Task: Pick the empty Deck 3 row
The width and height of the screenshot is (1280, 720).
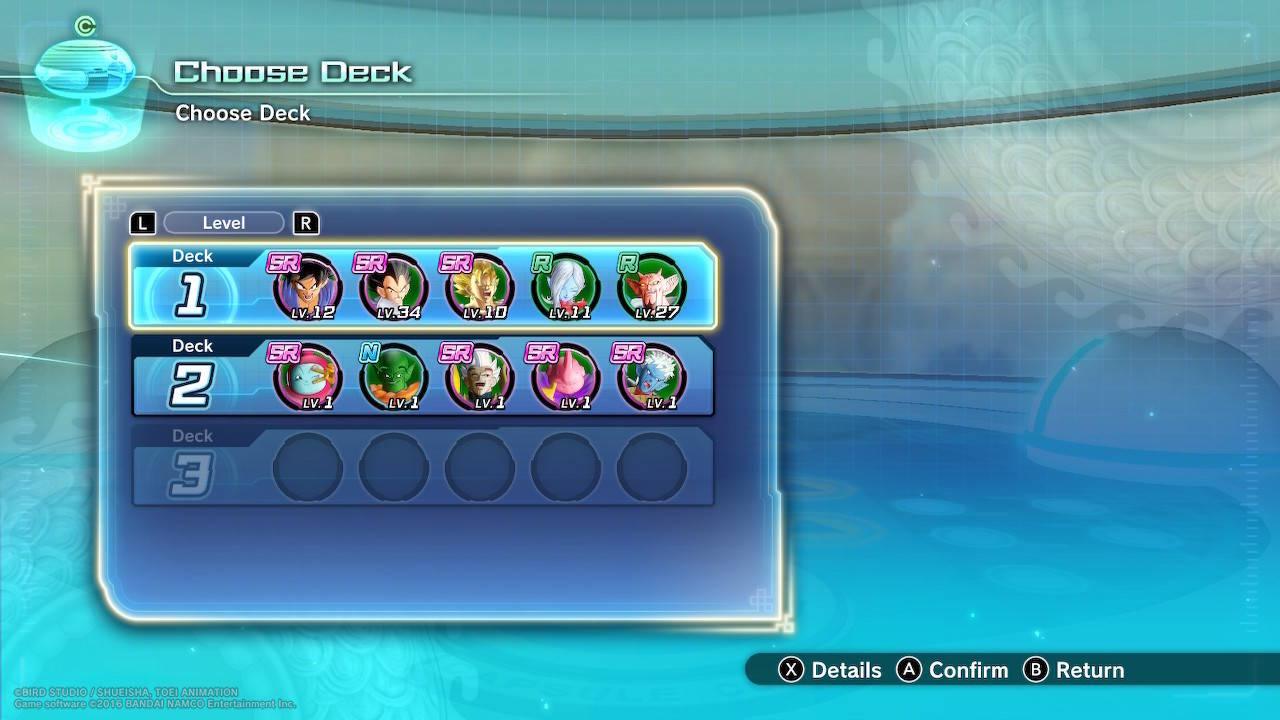Action: coord(423,466)
